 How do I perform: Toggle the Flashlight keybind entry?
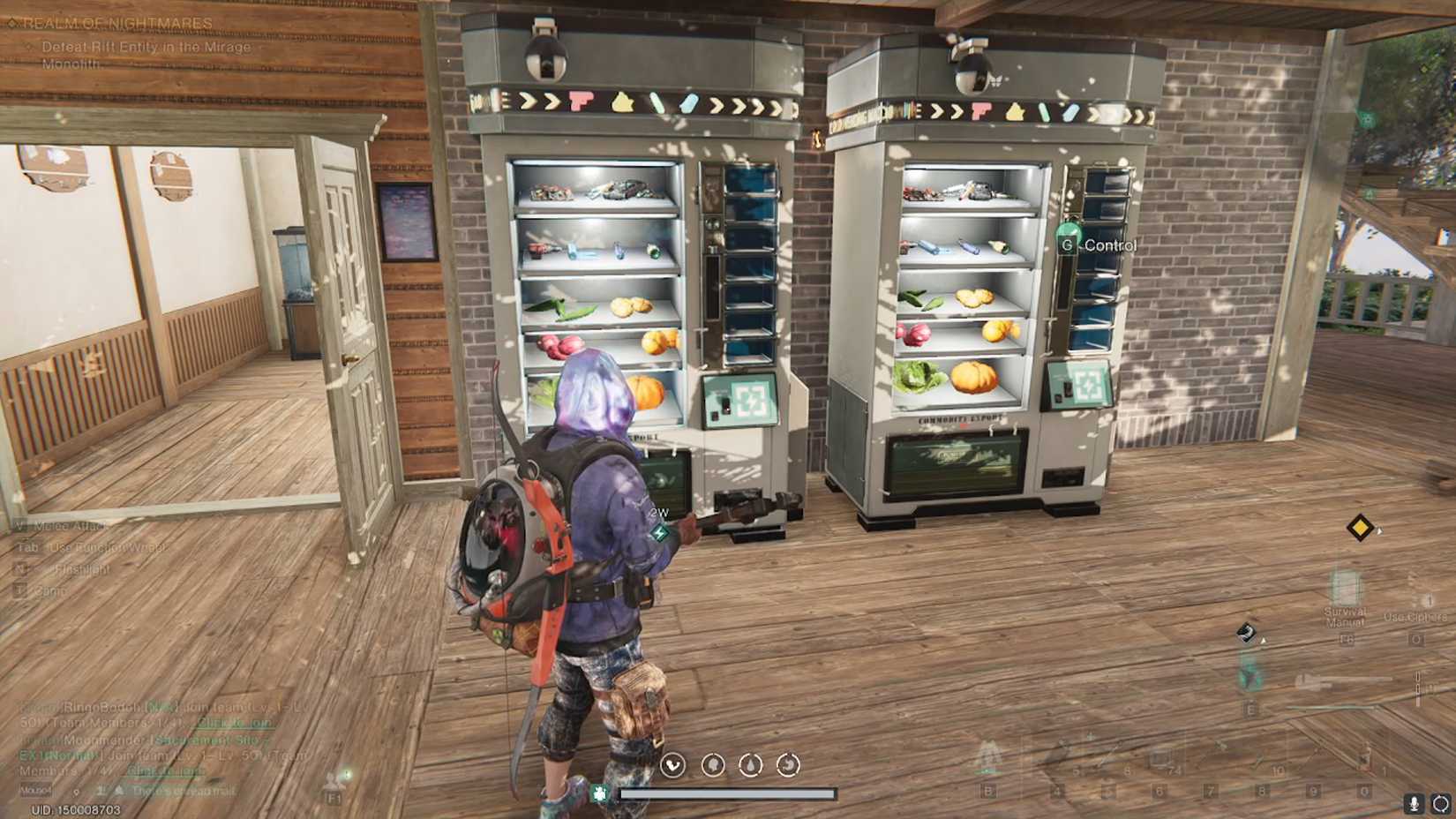71,567
